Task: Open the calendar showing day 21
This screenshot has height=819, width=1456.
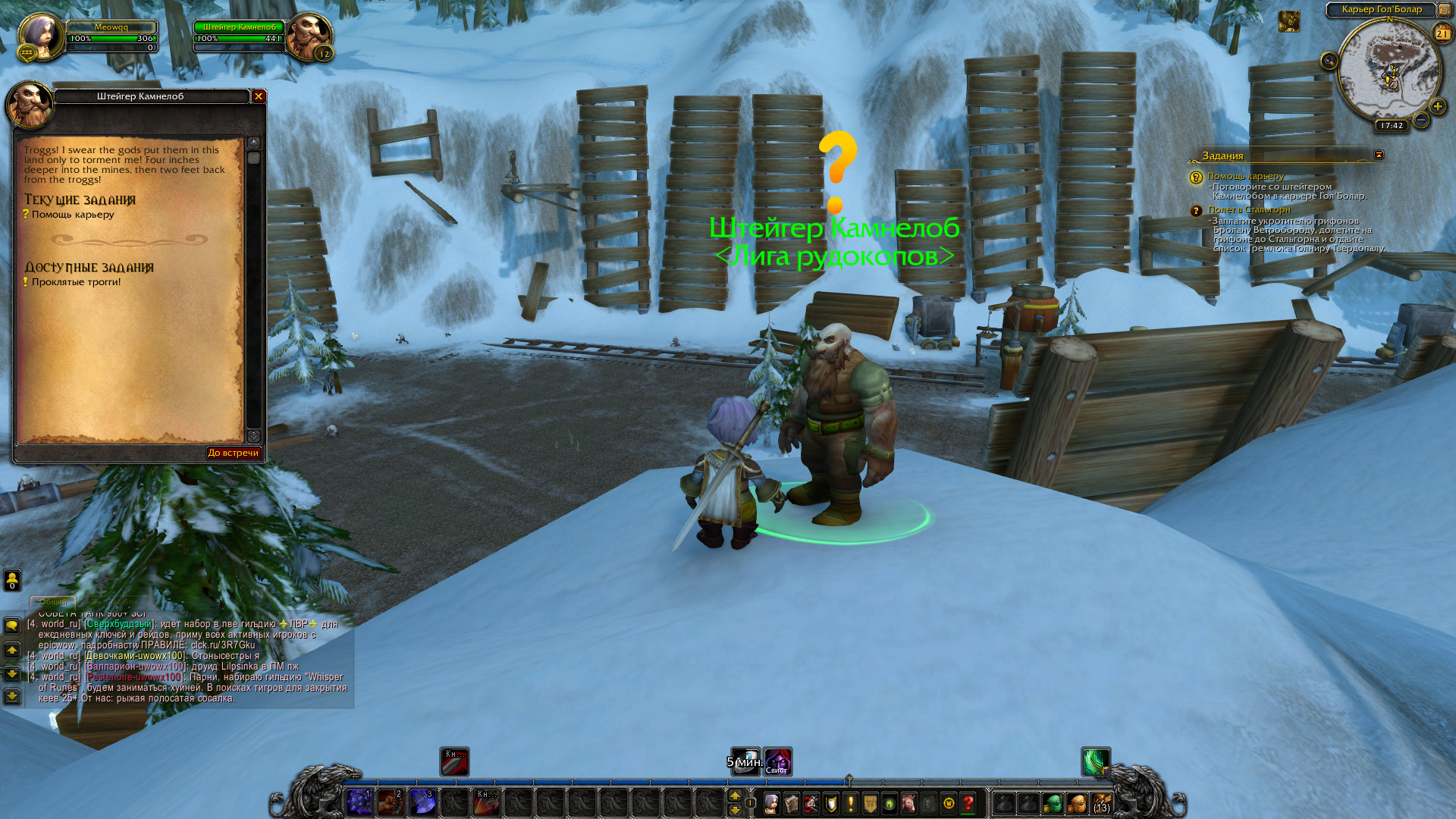Action: coord(1442,33)
